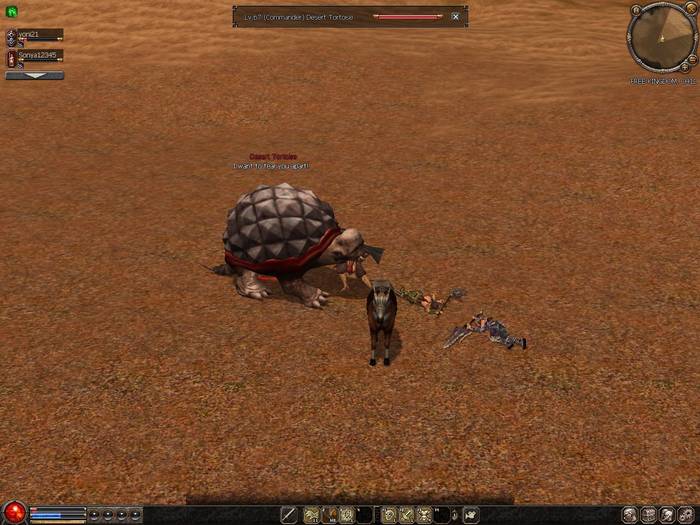The image size is (700, 525).
Task: Click the green running-figure status icon
Action: click(11, 12)
